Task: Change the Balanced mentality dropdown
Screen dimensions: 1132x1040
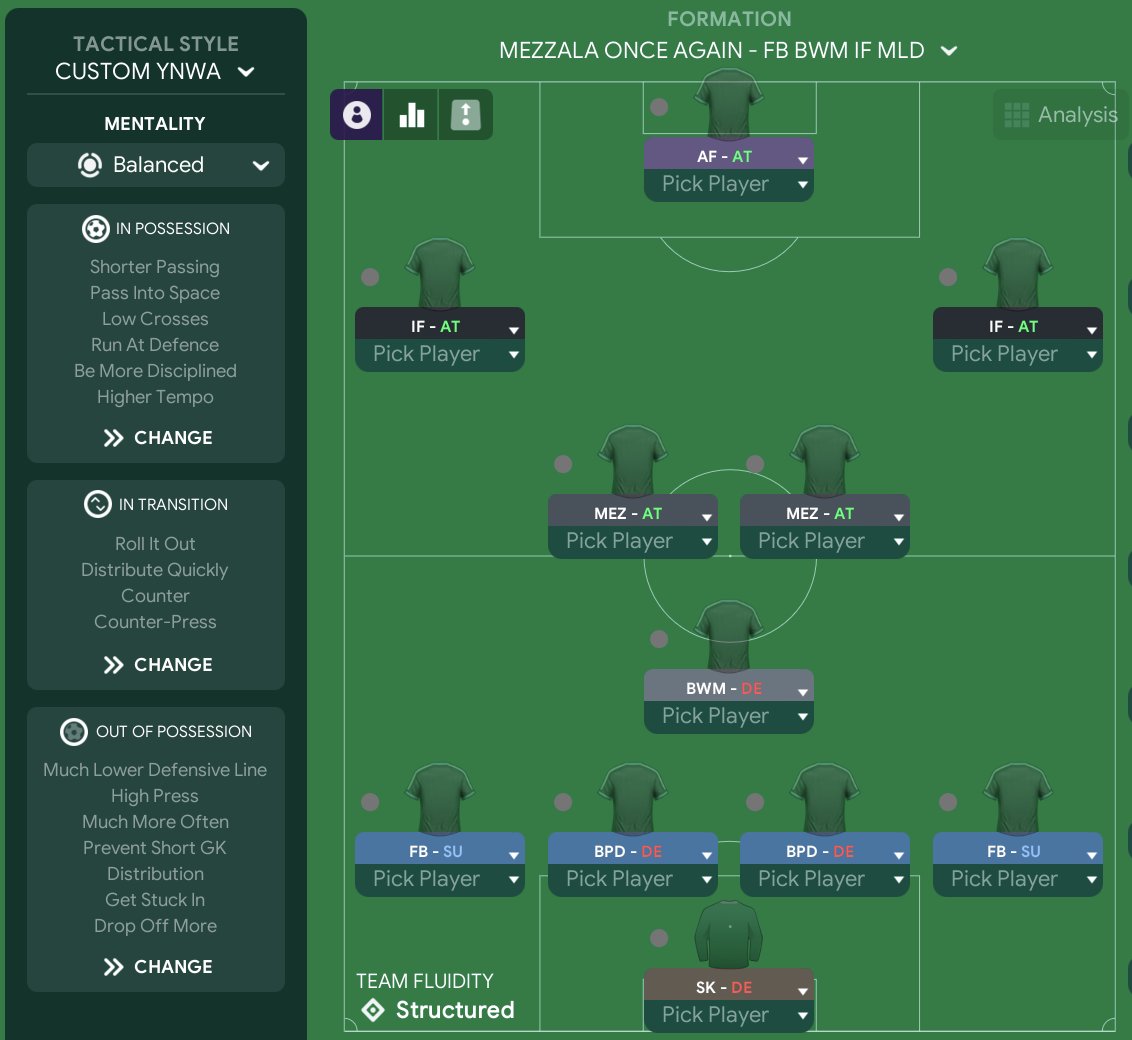Action: coord(155,165)
